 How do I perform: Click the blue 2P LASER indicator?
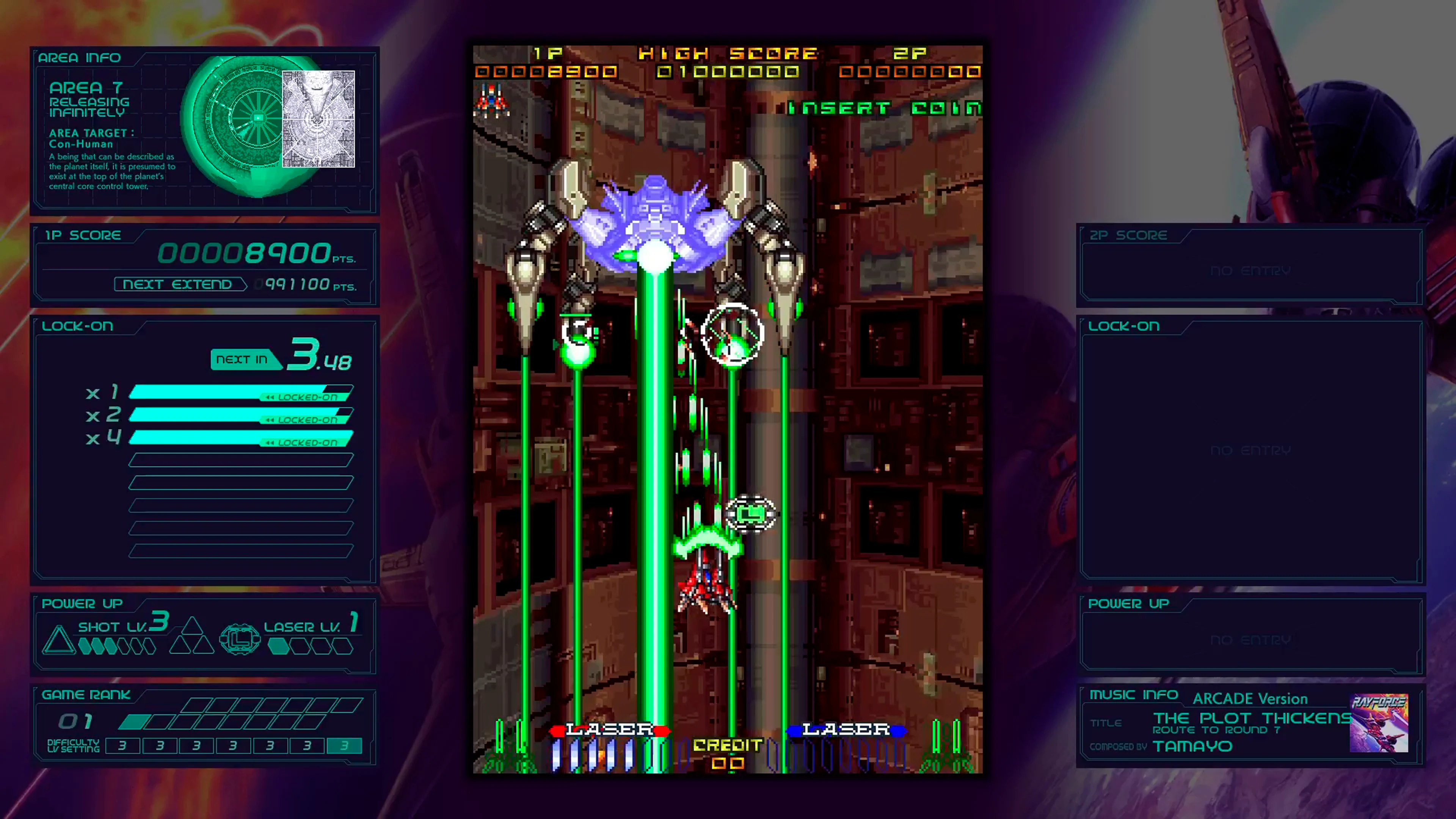(846, 730)
